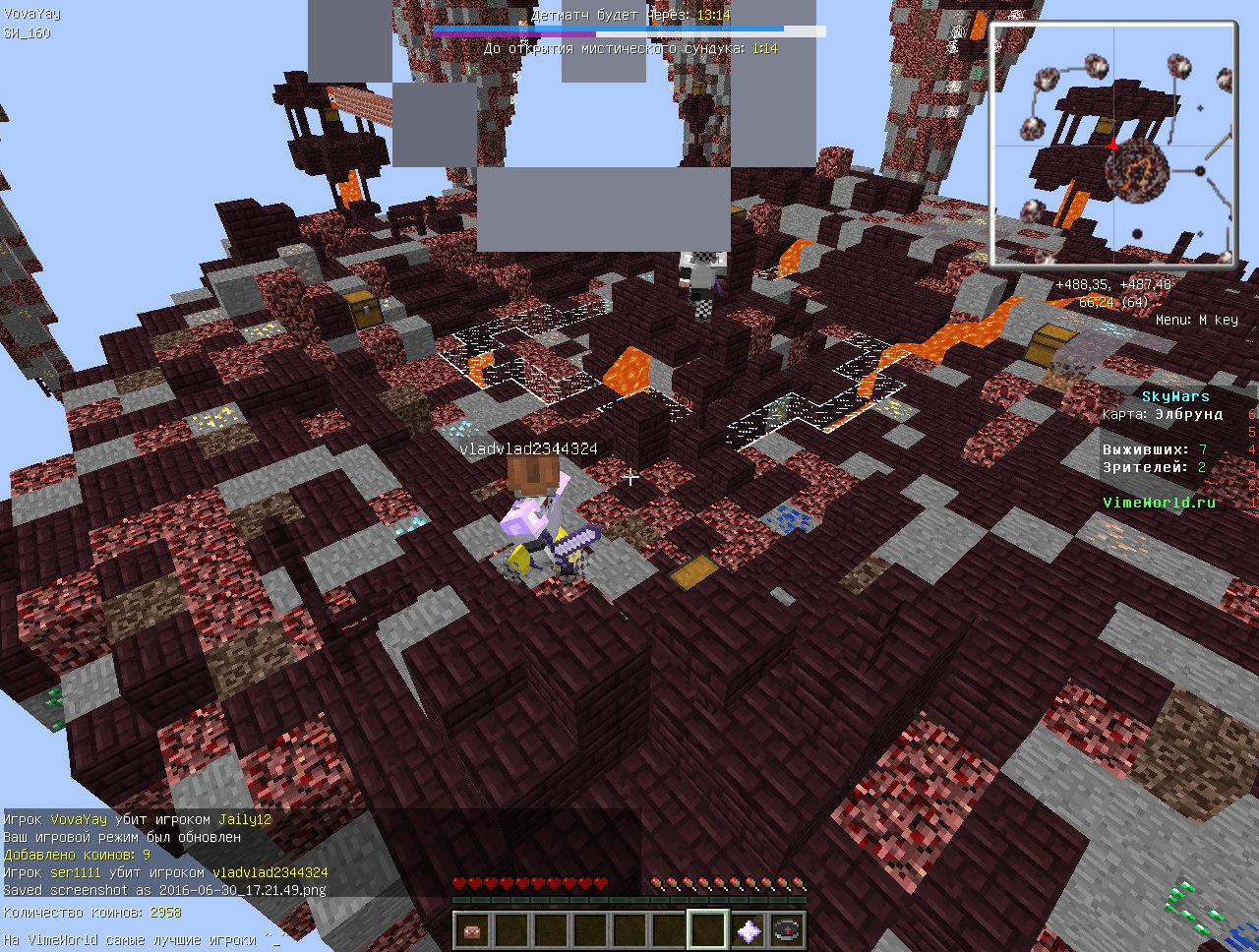Select the player head hotbar slot
Image resolution: width=1259 pixels, height=952 pixels.
click(x=473, y=929)
